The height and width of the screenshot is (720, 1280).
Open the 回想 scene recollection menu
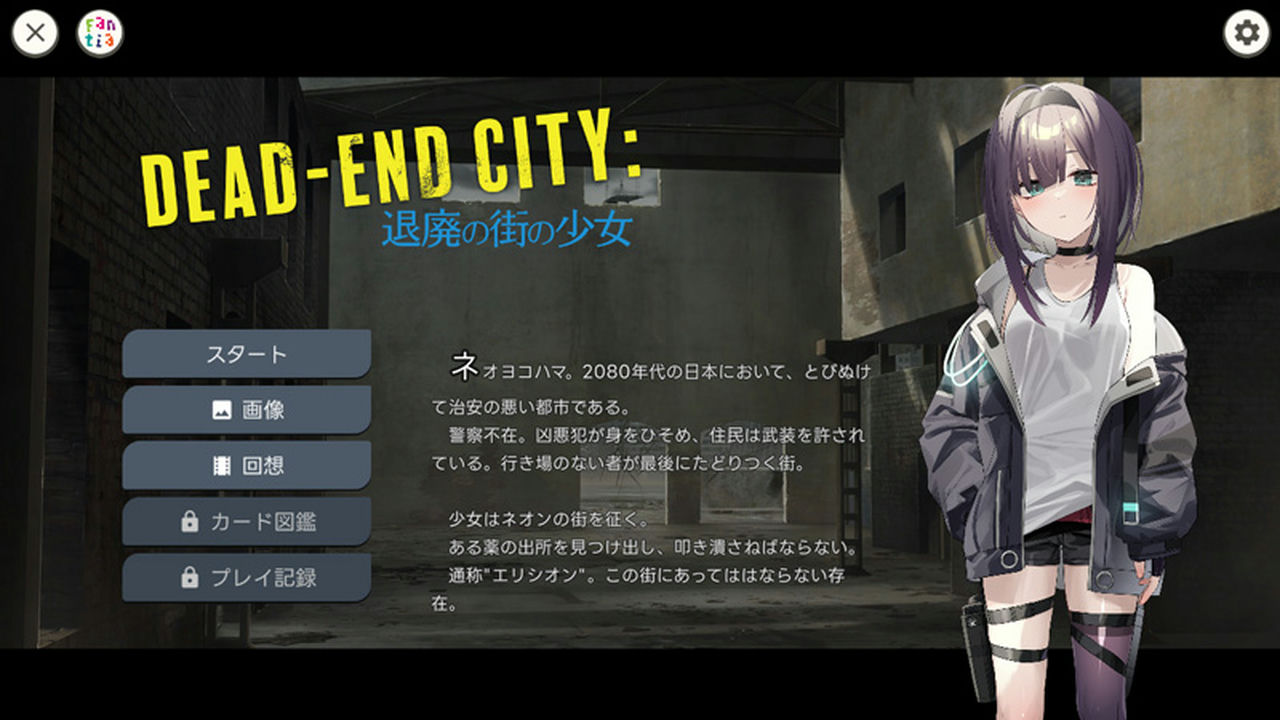click(245, 465)
